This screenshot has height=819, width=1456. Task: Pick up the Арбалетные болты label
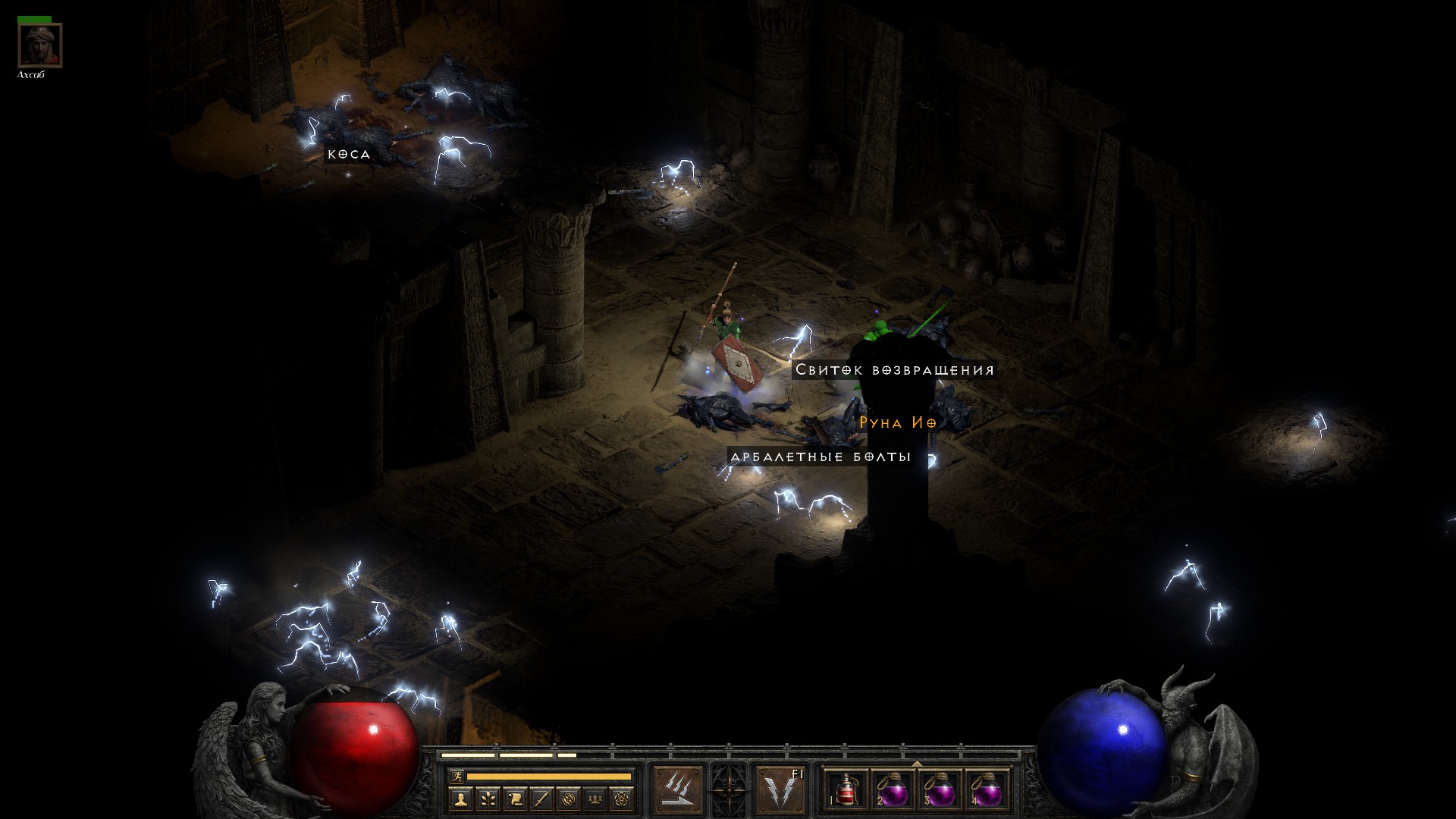[820, 457]
